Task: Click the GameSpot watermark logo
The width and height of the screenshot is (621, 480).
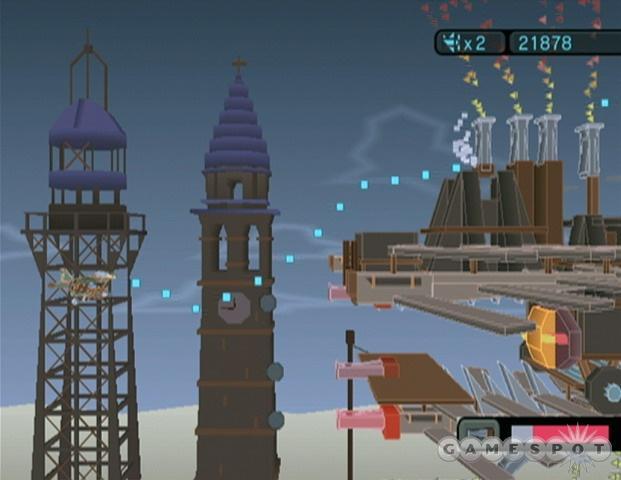Action: [x=523, y=450]
